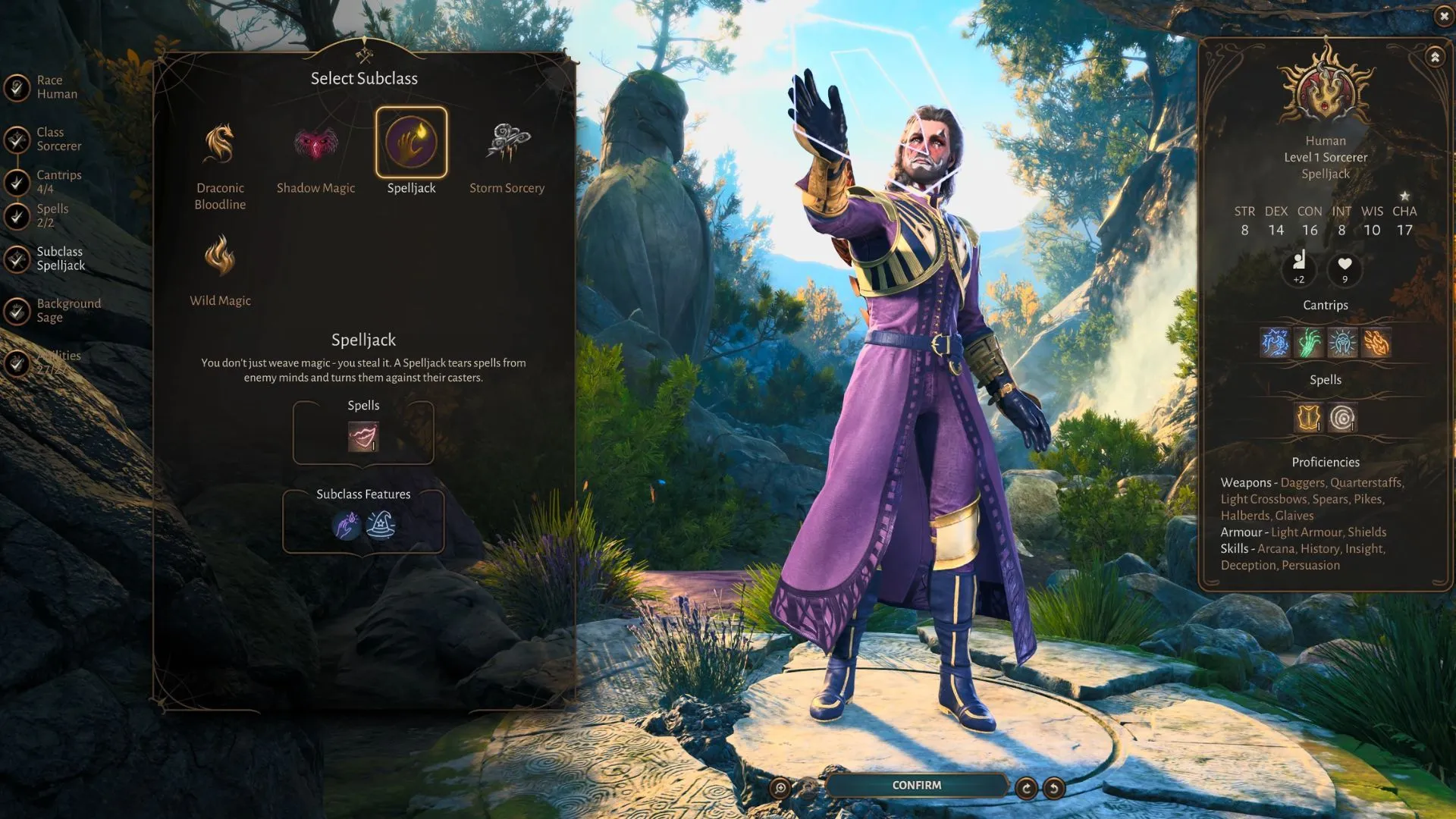Inspect the wizard hat subclass feature
1456x819 pixels.
(x=381, y=525)
